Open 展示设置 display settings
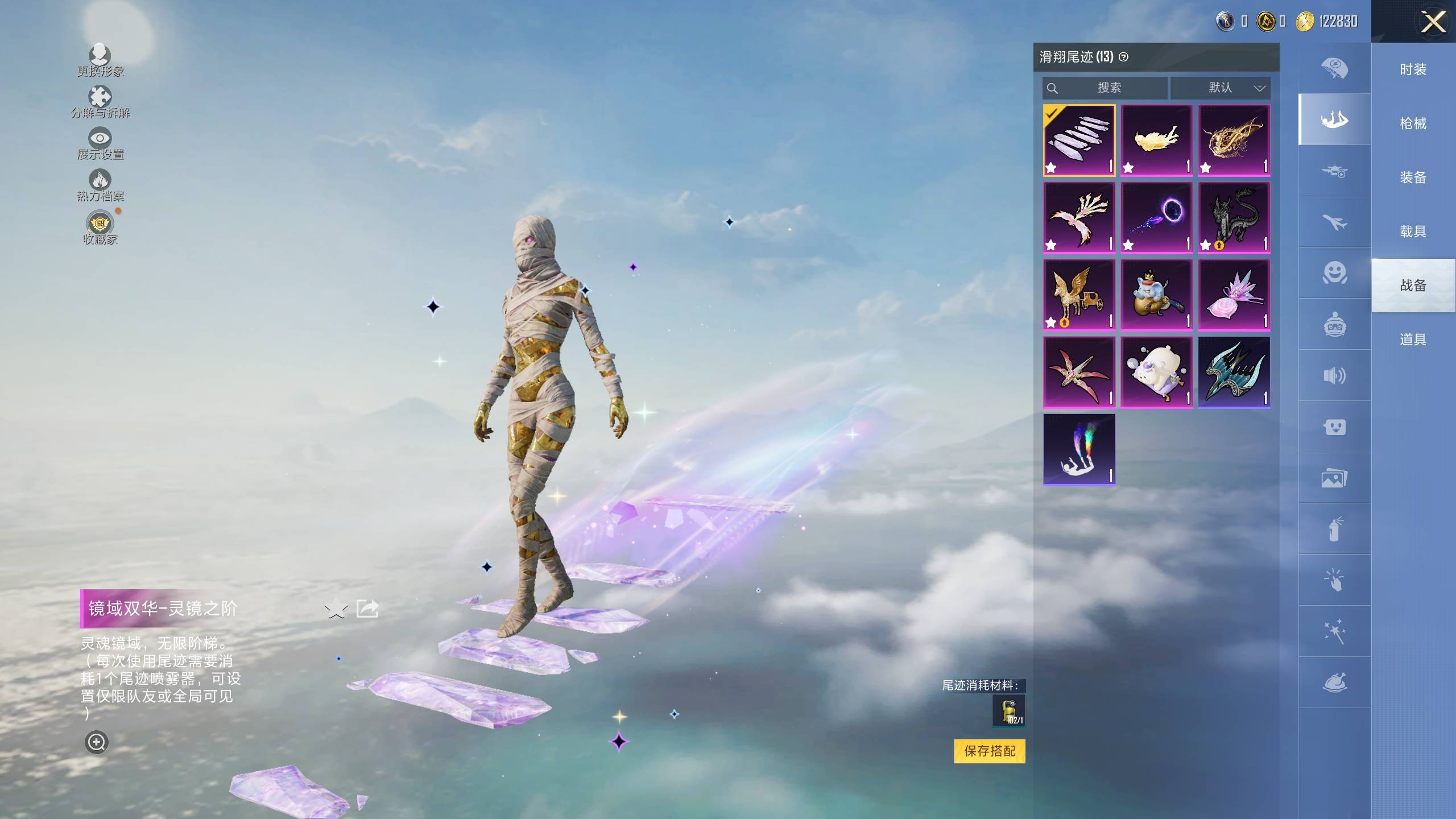The image size is (1456, 819). 100,143
